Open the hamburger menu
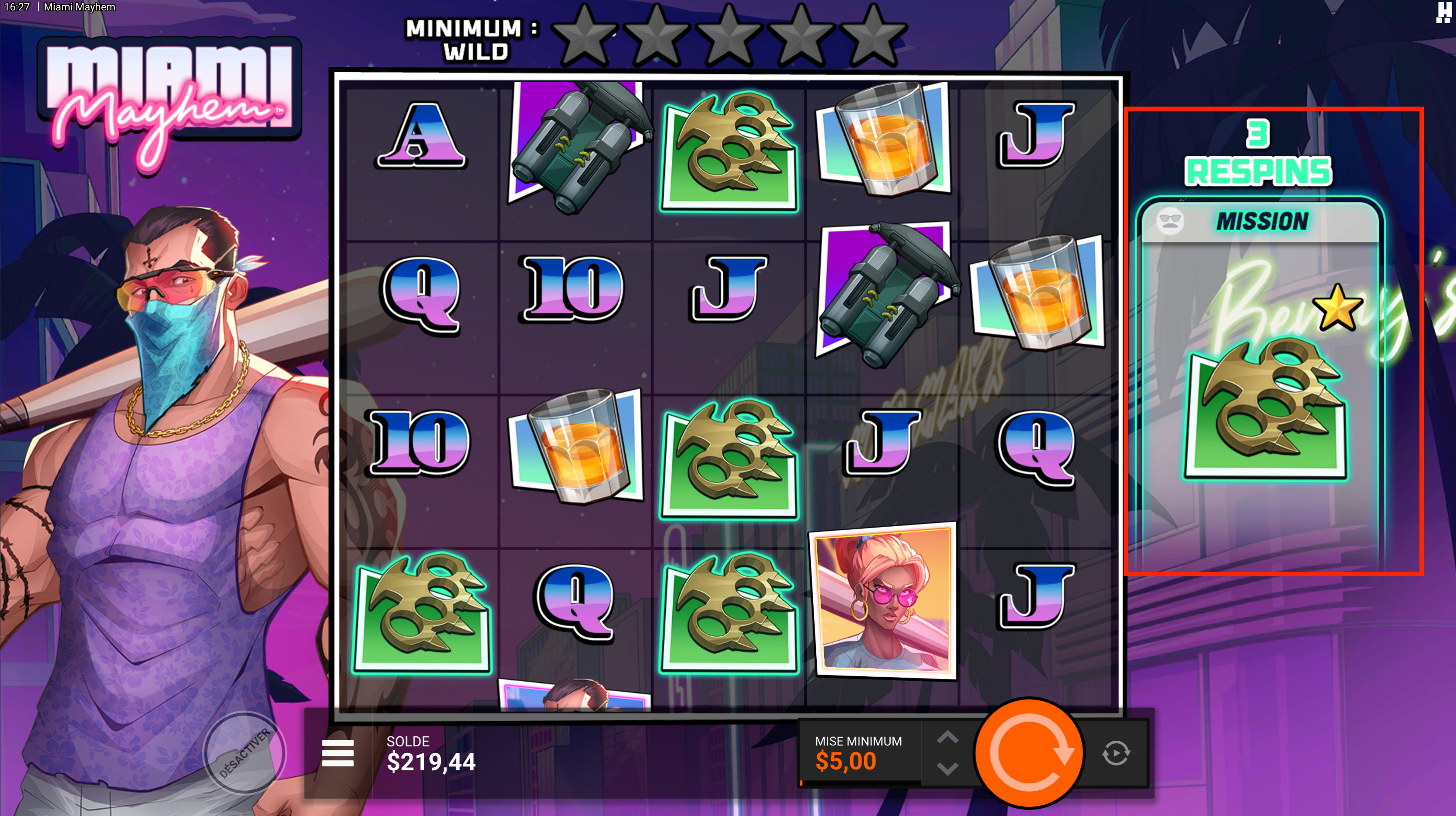This screenshot has height=816, width=1456. (337, 752)
